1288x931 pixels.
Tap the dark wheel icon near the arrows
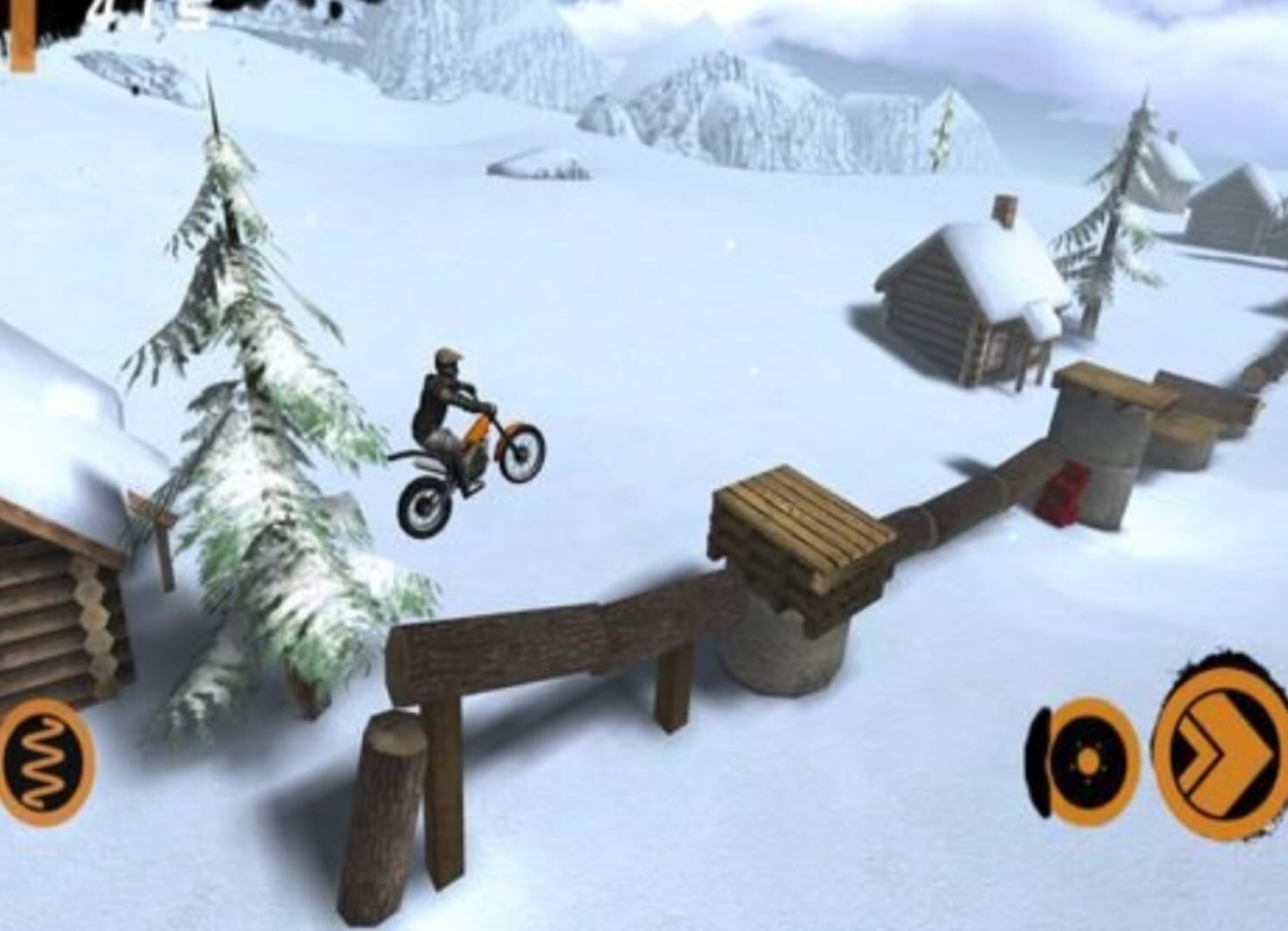pyautogui.click(x=1089, y=762)
